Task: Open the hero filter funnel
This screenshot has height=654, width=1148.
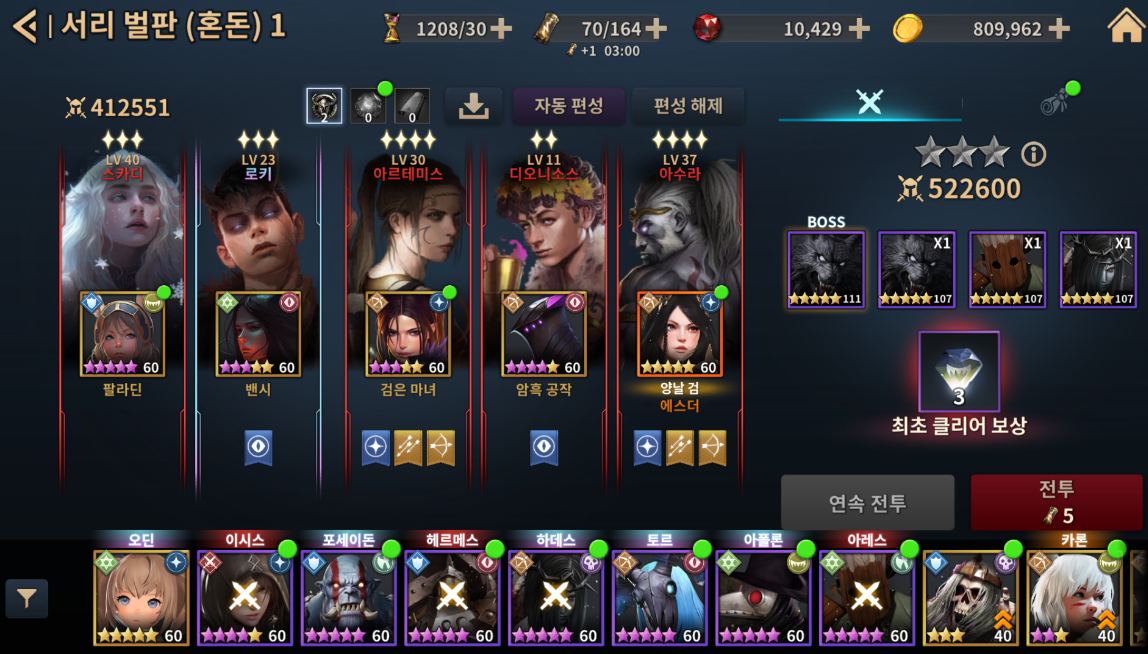Action: coord(27,599)
